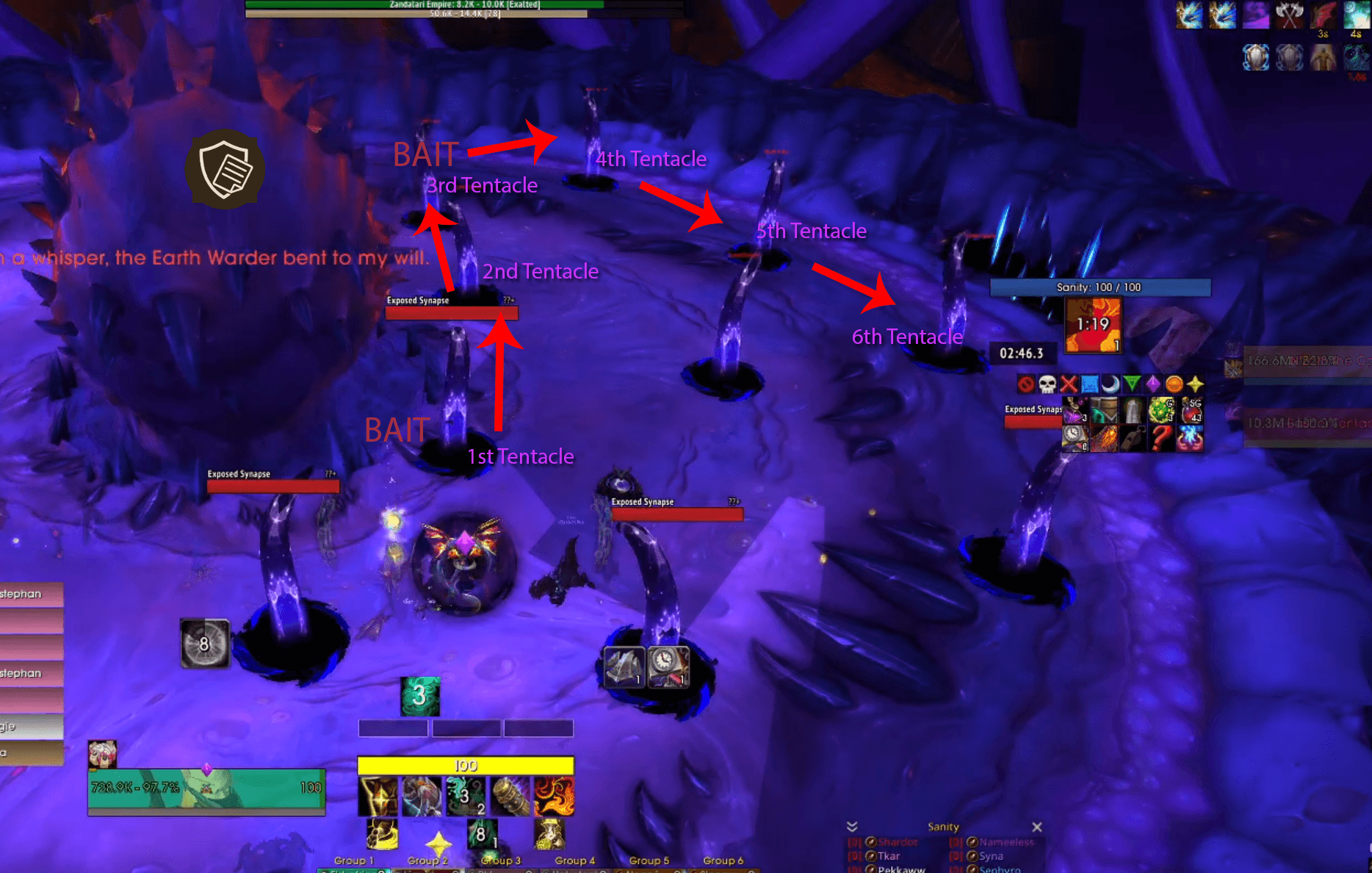Clear raid markers with the red no-symbol button
1372x873 pixels.
[x=1026, y=384]
